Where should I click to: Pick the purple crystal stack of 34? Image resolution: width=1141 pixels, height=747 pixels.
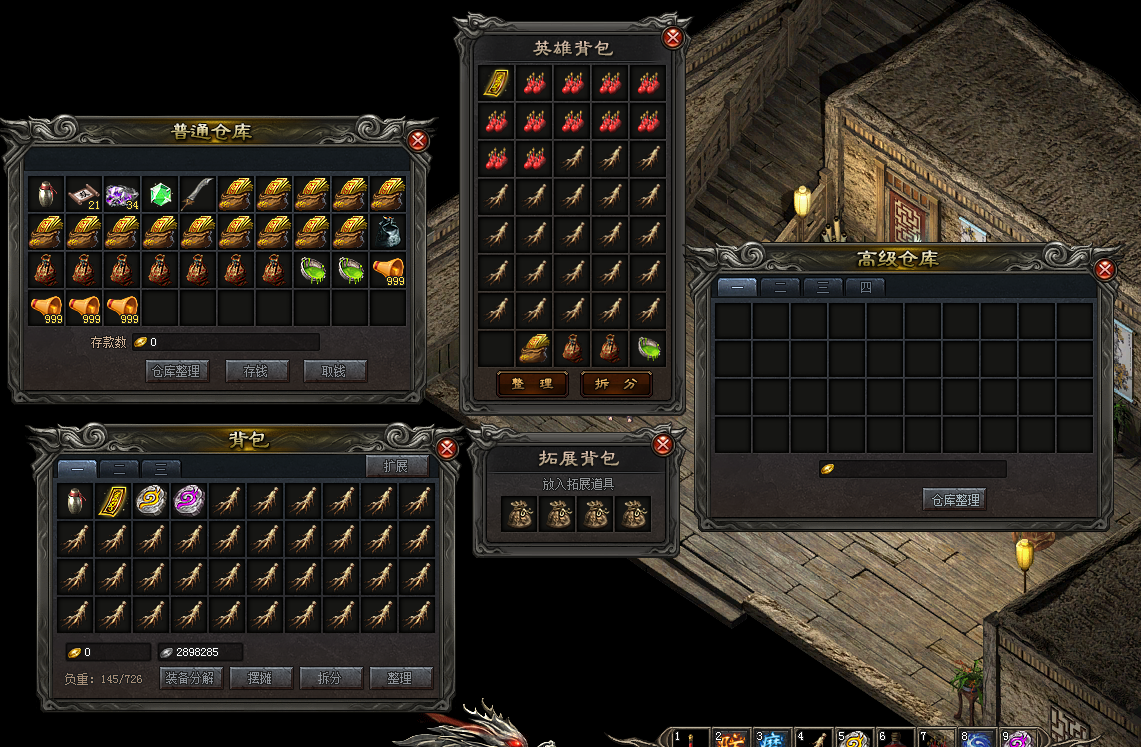[122, 193]
